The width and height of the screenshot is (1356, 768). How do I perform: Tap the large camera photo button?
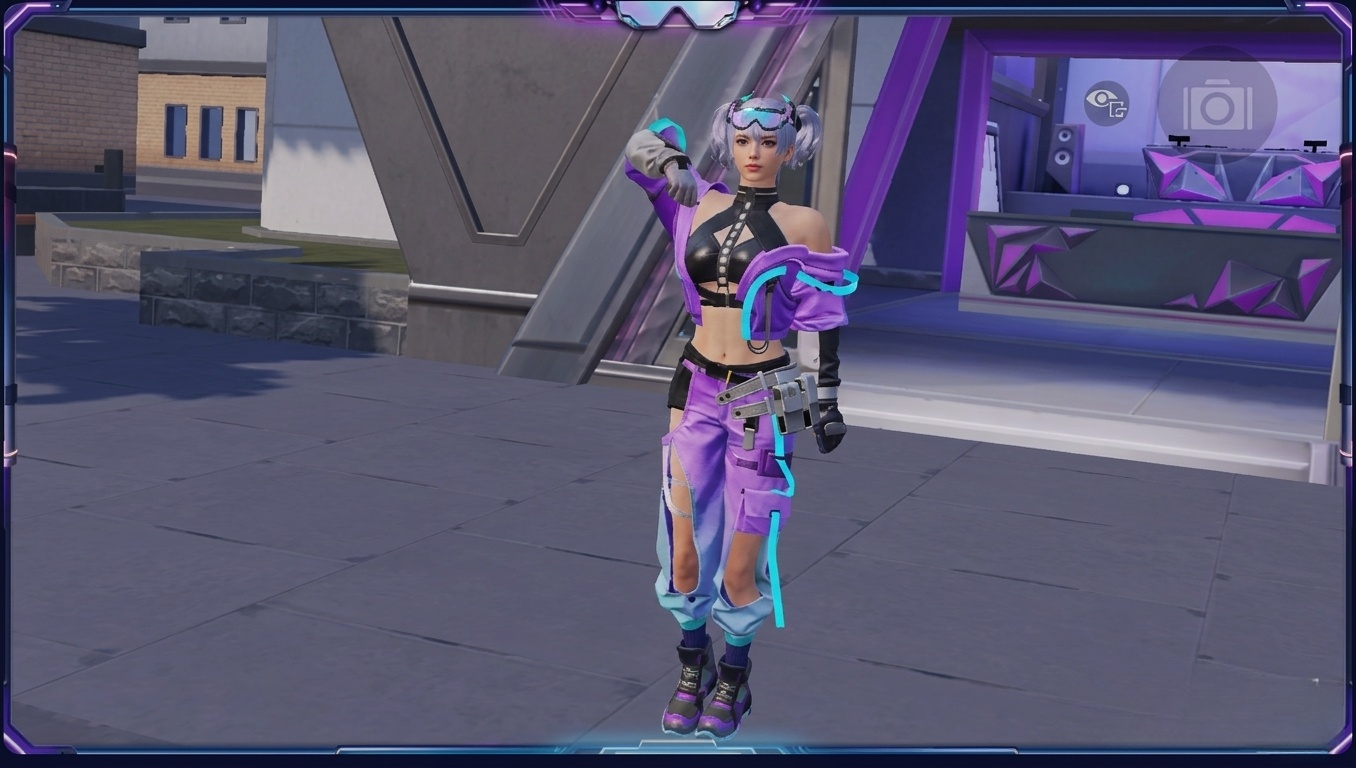[1217, 105]
